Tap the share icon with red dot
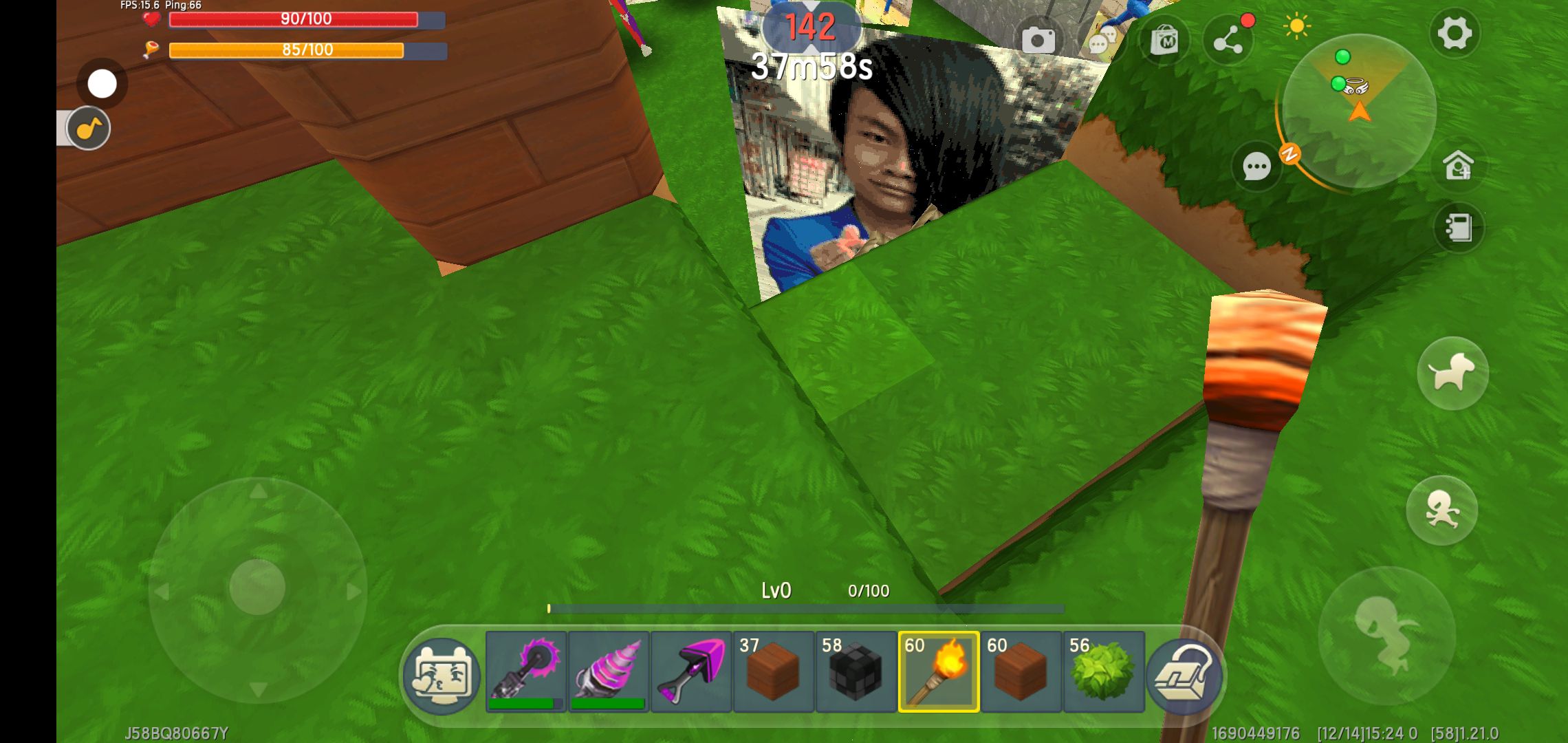The width and height of the screenshot is (1568, 743). click(x=1228, y=41)
